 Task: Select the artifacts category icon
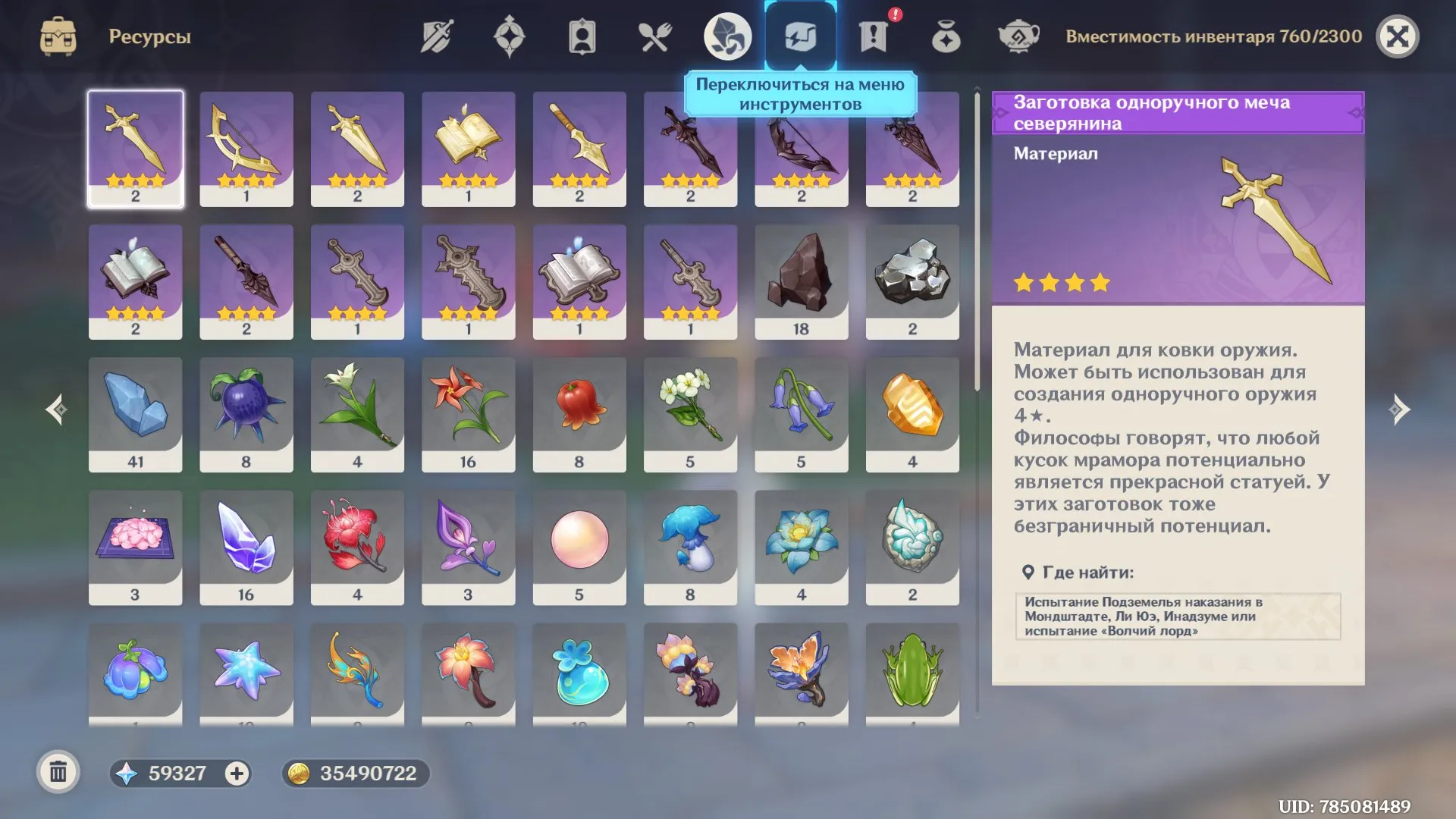tap(510, 35)
